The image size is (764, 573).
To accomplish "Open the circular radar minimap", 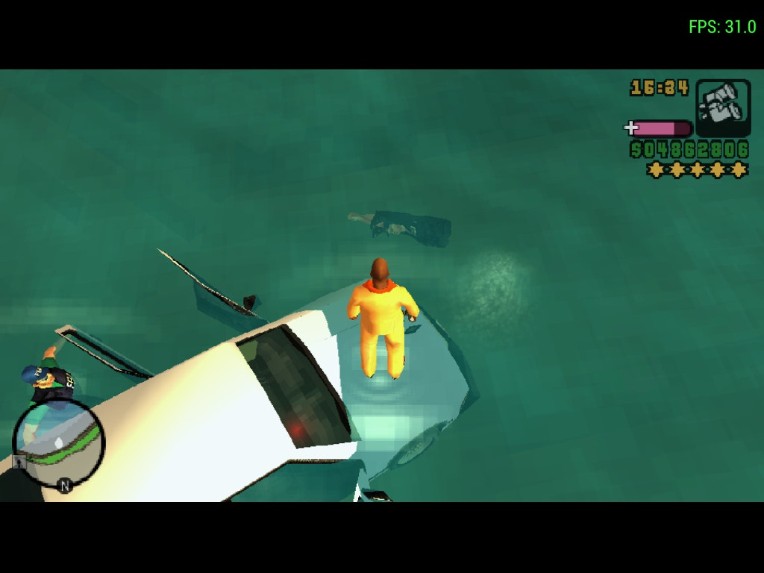I will (x=59, y=445).
